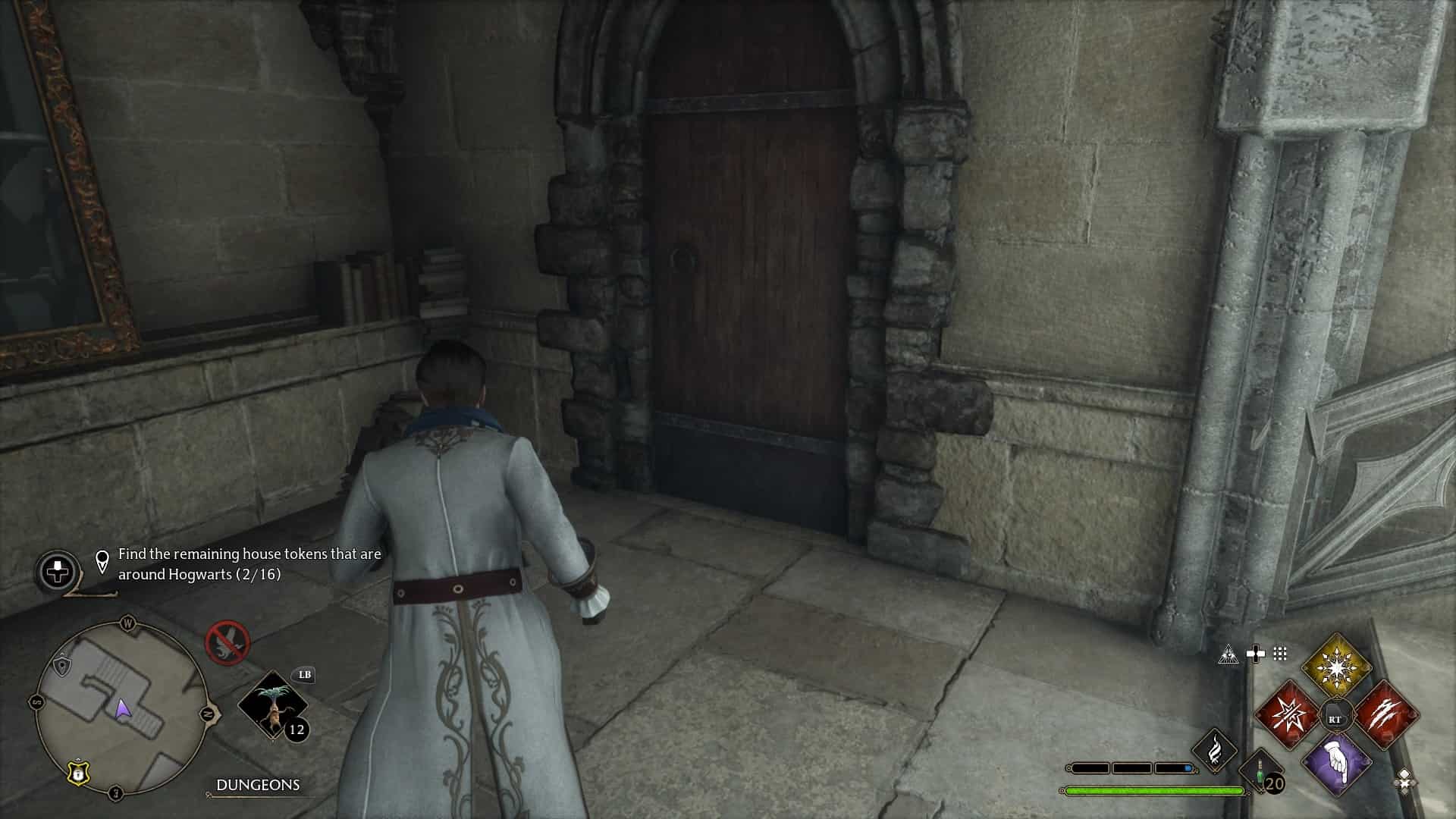Image resolution: width=1456 pixels, height=819 pixels.
Task: Open the circular minimap
Action: [x=121, y=708]
